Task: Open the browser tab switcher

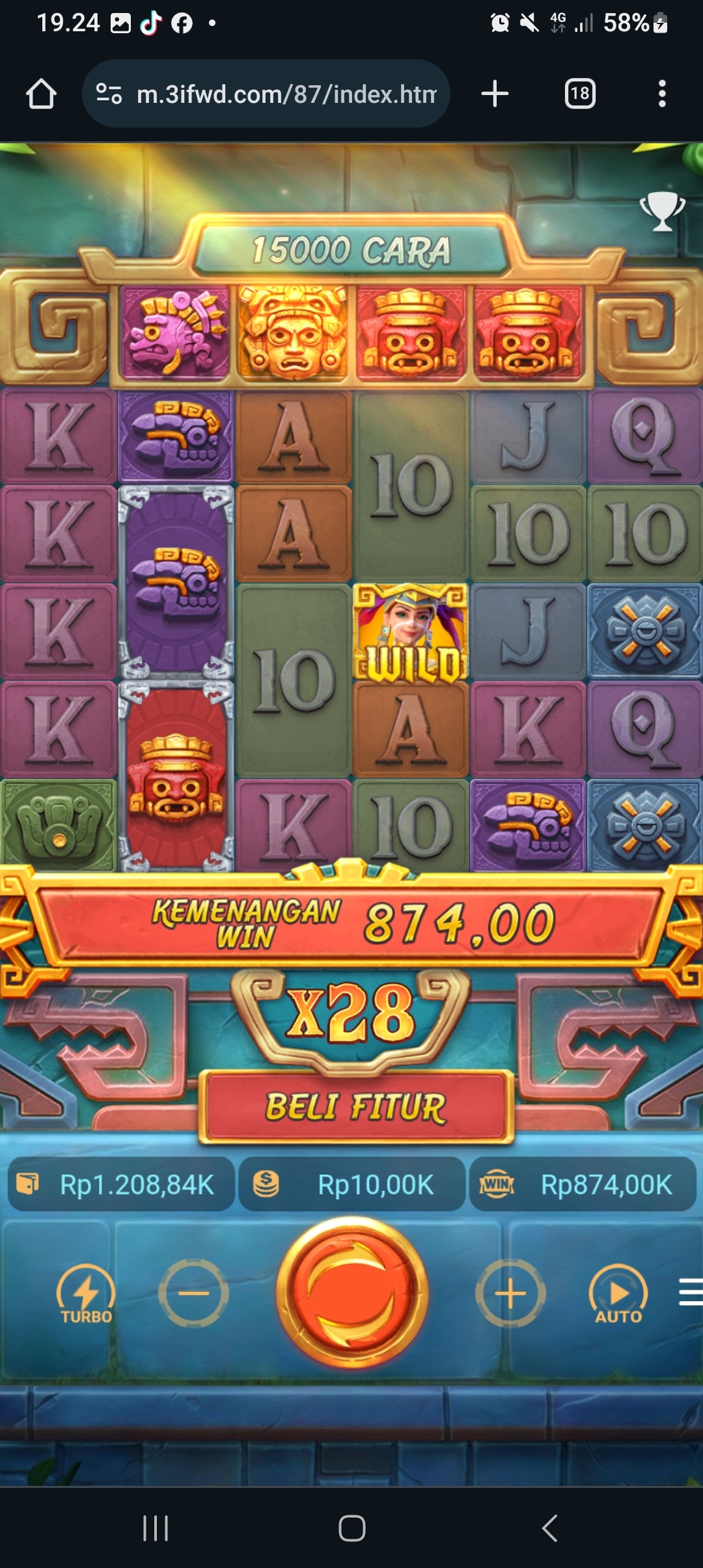Action: pyautogui.click(x=579, y=94)
